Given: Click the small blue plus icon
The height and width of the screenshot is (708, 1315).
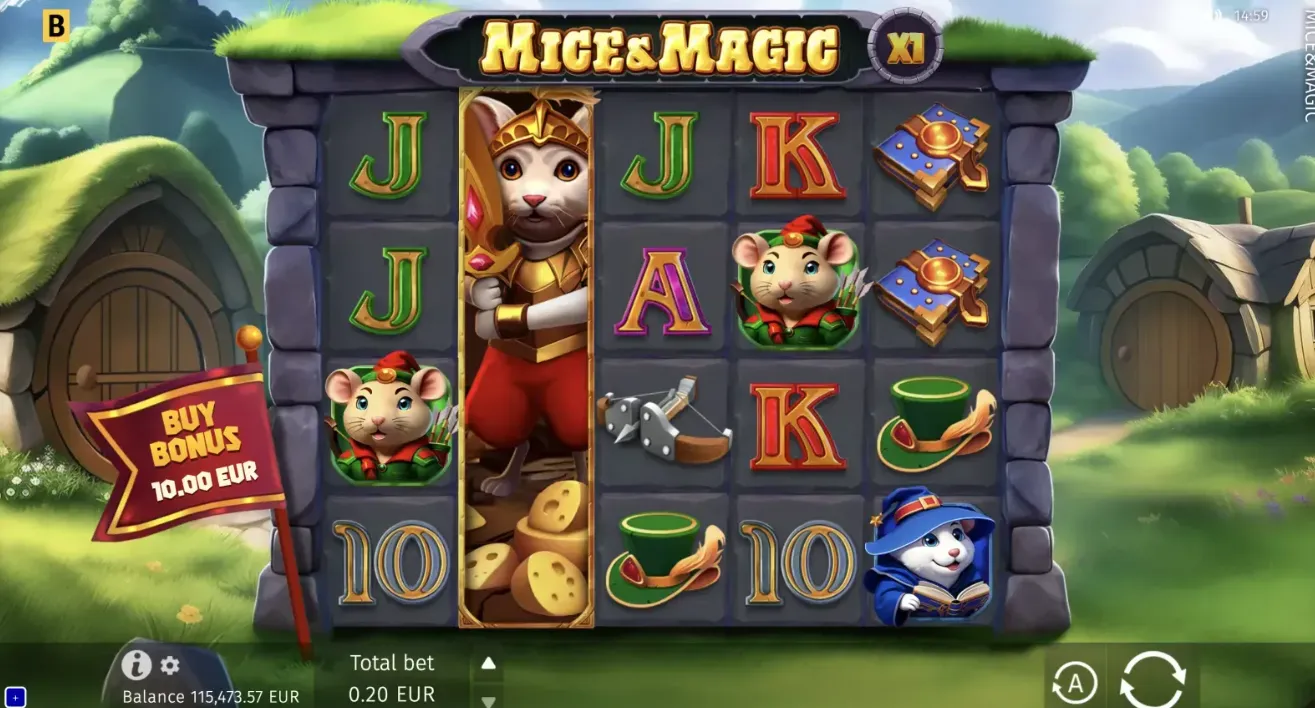Looking at the screenshot, I should 15,696.
